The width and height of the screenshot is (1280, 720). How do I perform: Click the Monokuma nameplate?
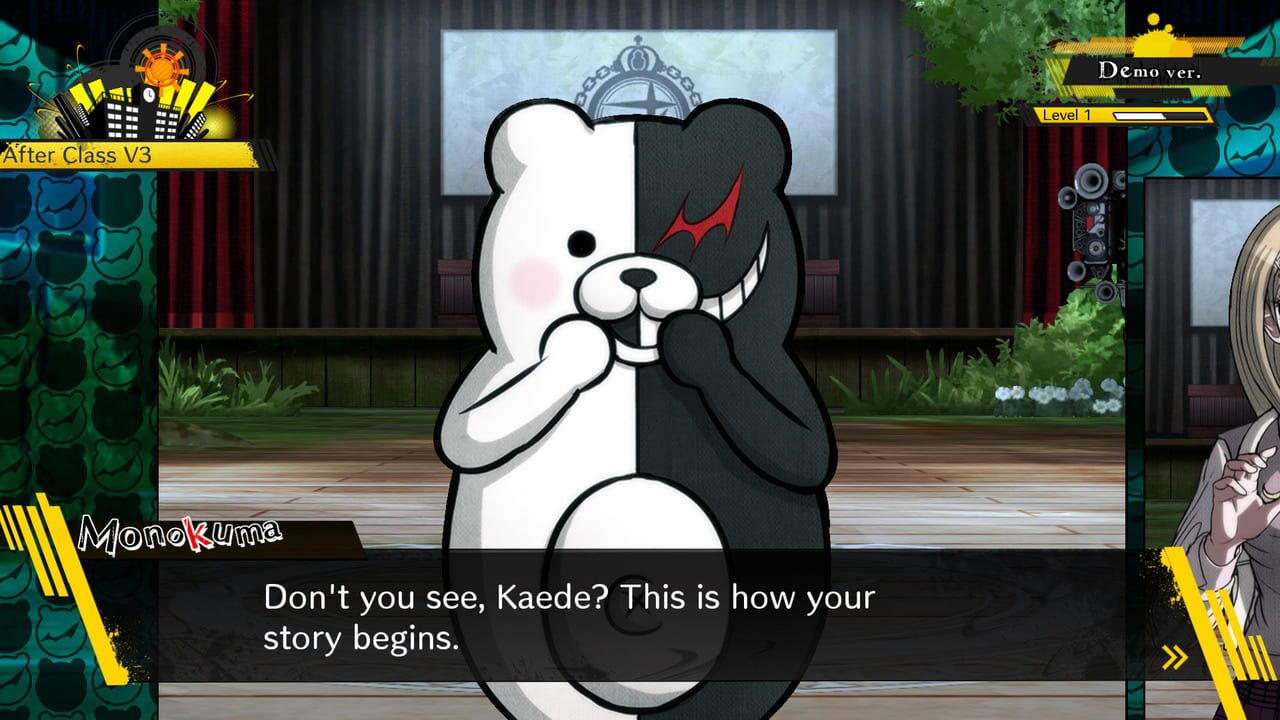tap(178, 531)
